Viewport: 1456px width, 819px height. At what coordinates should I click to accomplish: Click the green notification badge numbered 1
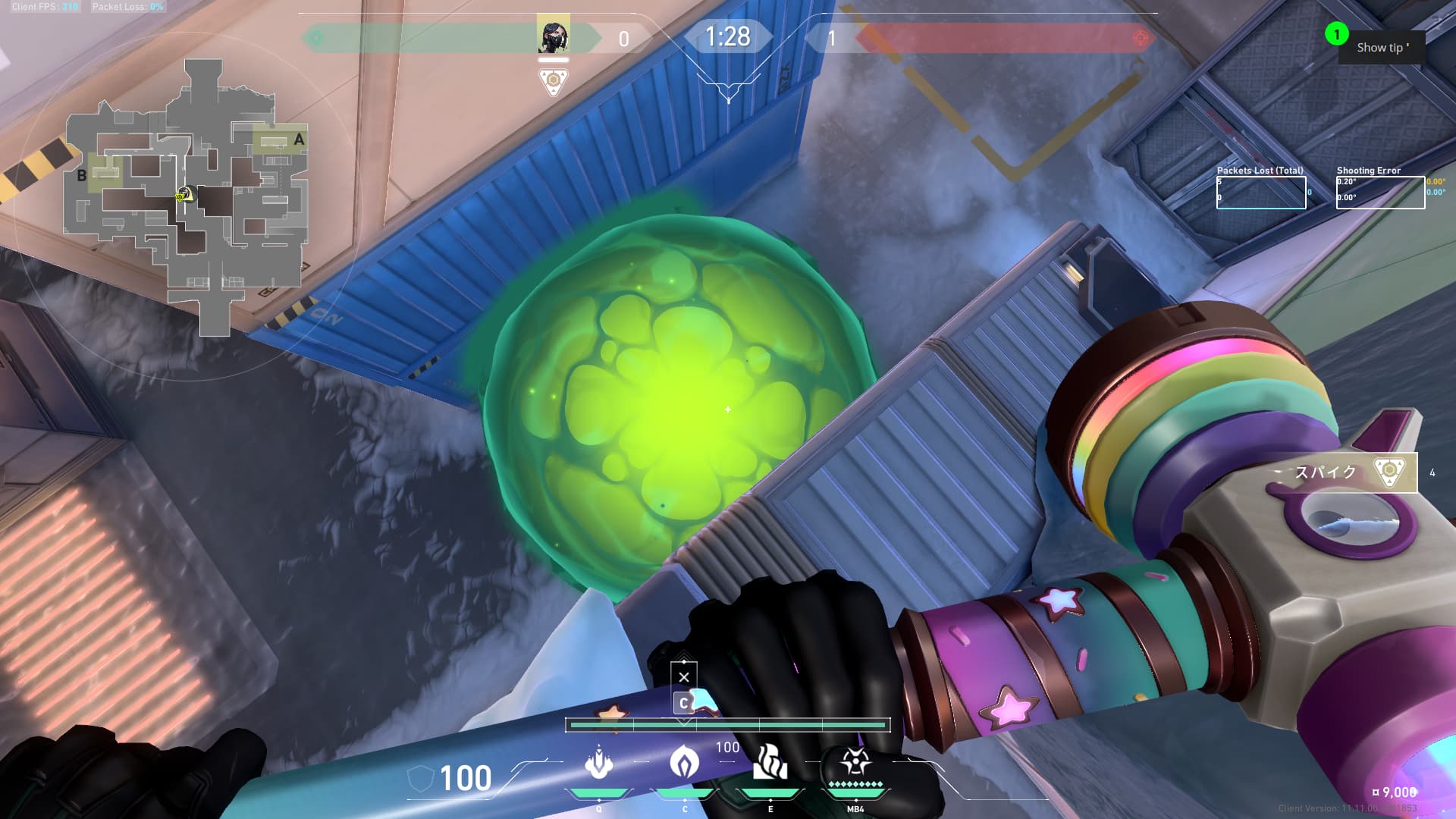[1336, 34]
